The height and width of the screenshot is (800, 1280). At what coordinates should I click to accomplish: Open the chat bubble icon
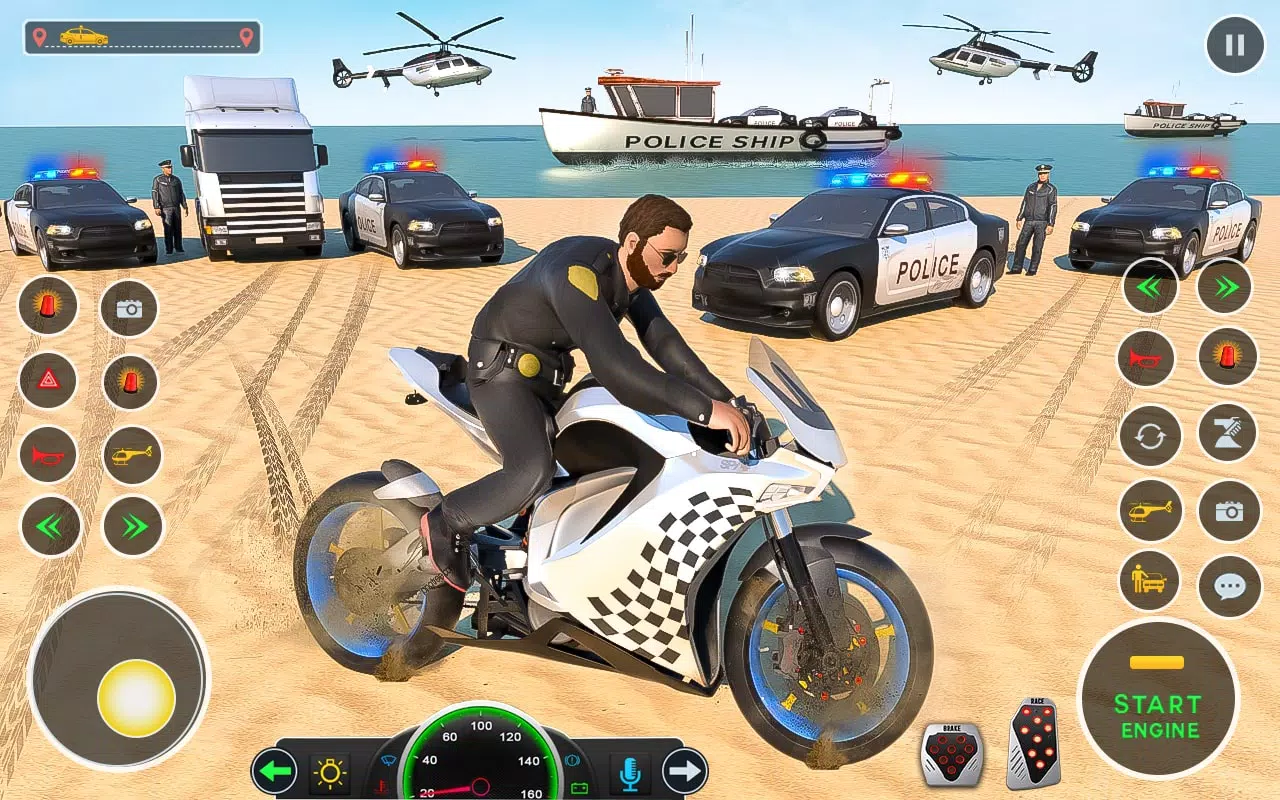pyautogui.click(x=1231, y=581)
